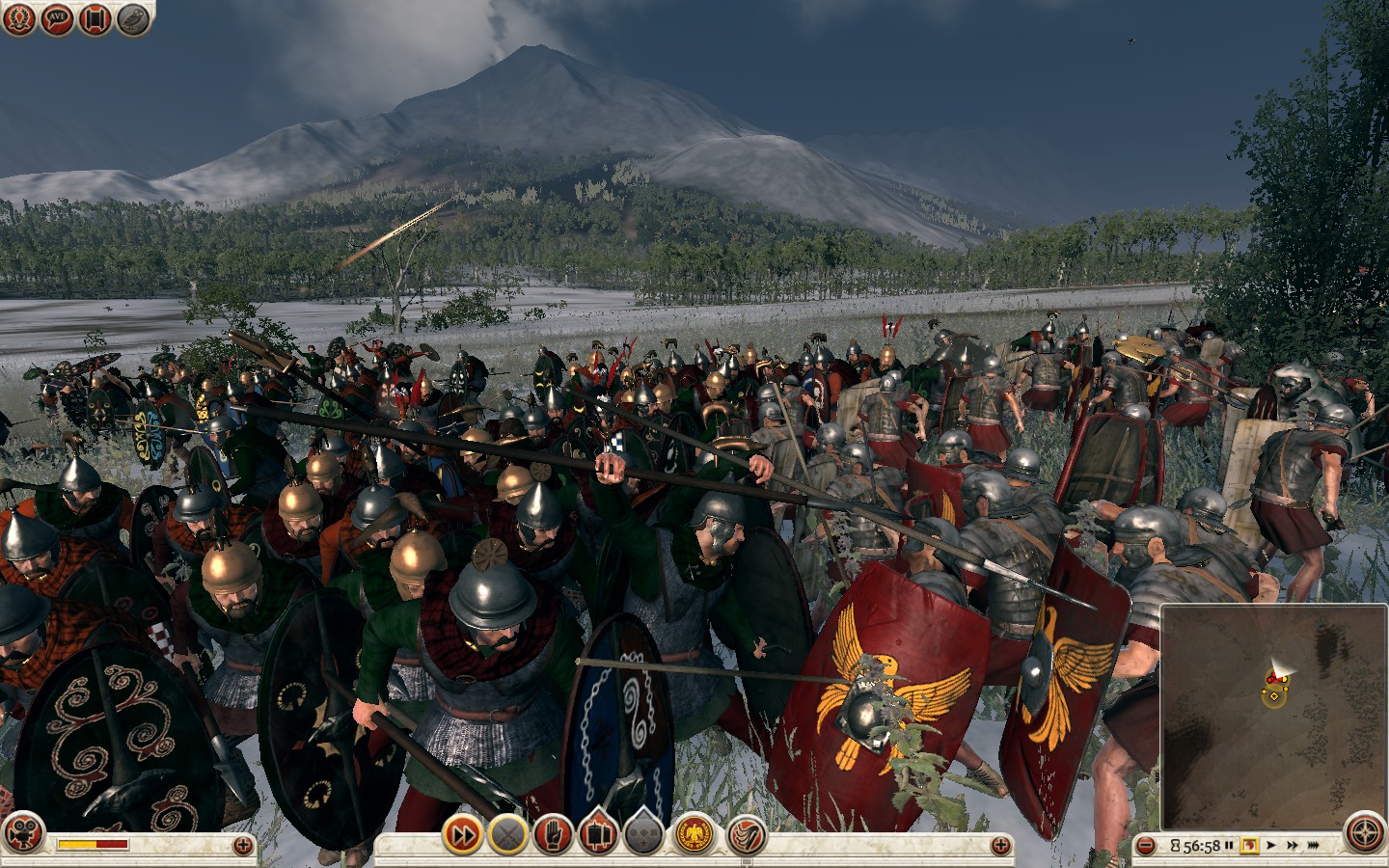The width and height of the screenshot is (1389, 868).
Task: Click the grey owl advisor icon
Action: 133,19
